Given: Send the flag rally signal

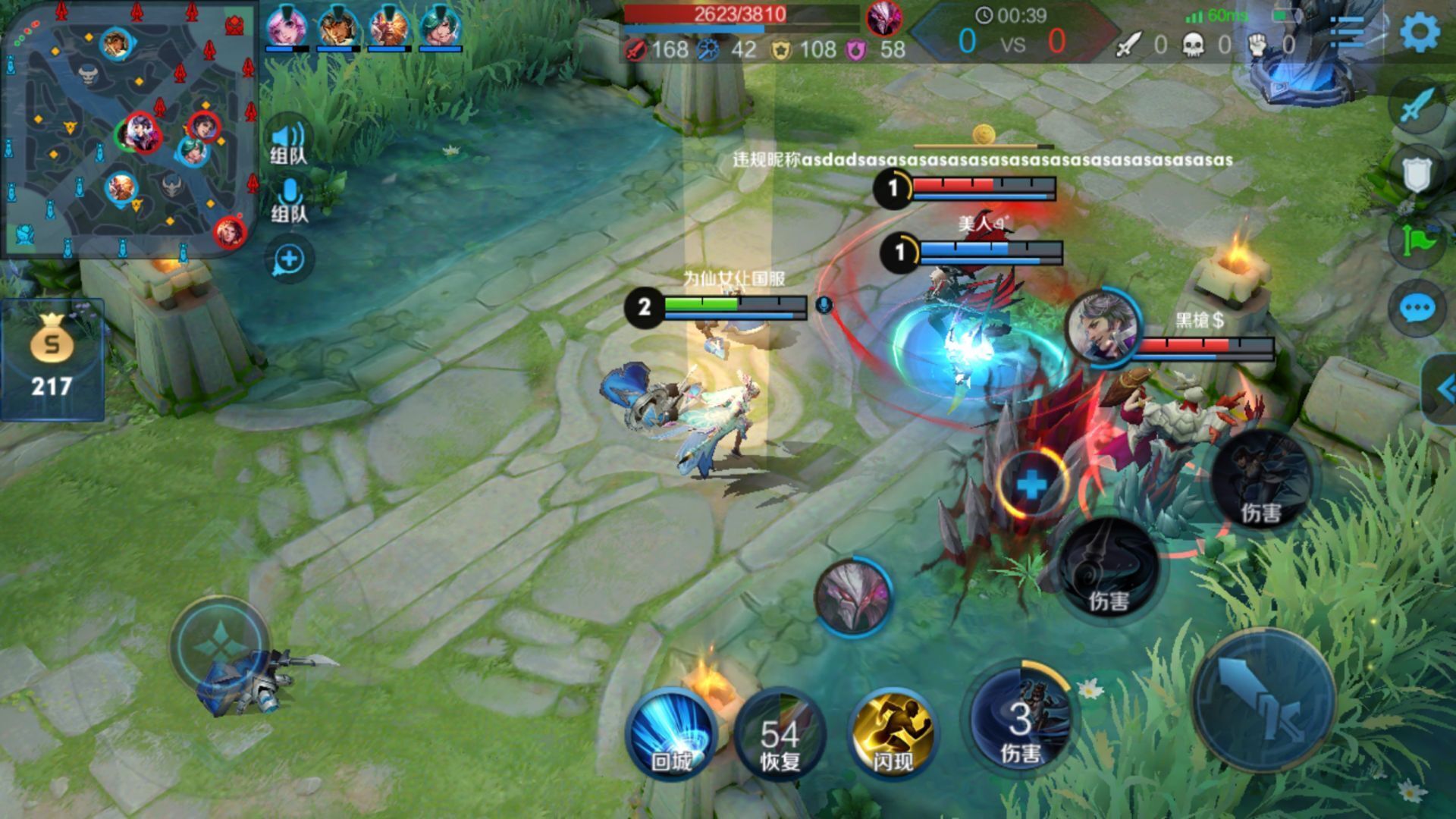Looking at the screenshot, I should (1417, 241).
